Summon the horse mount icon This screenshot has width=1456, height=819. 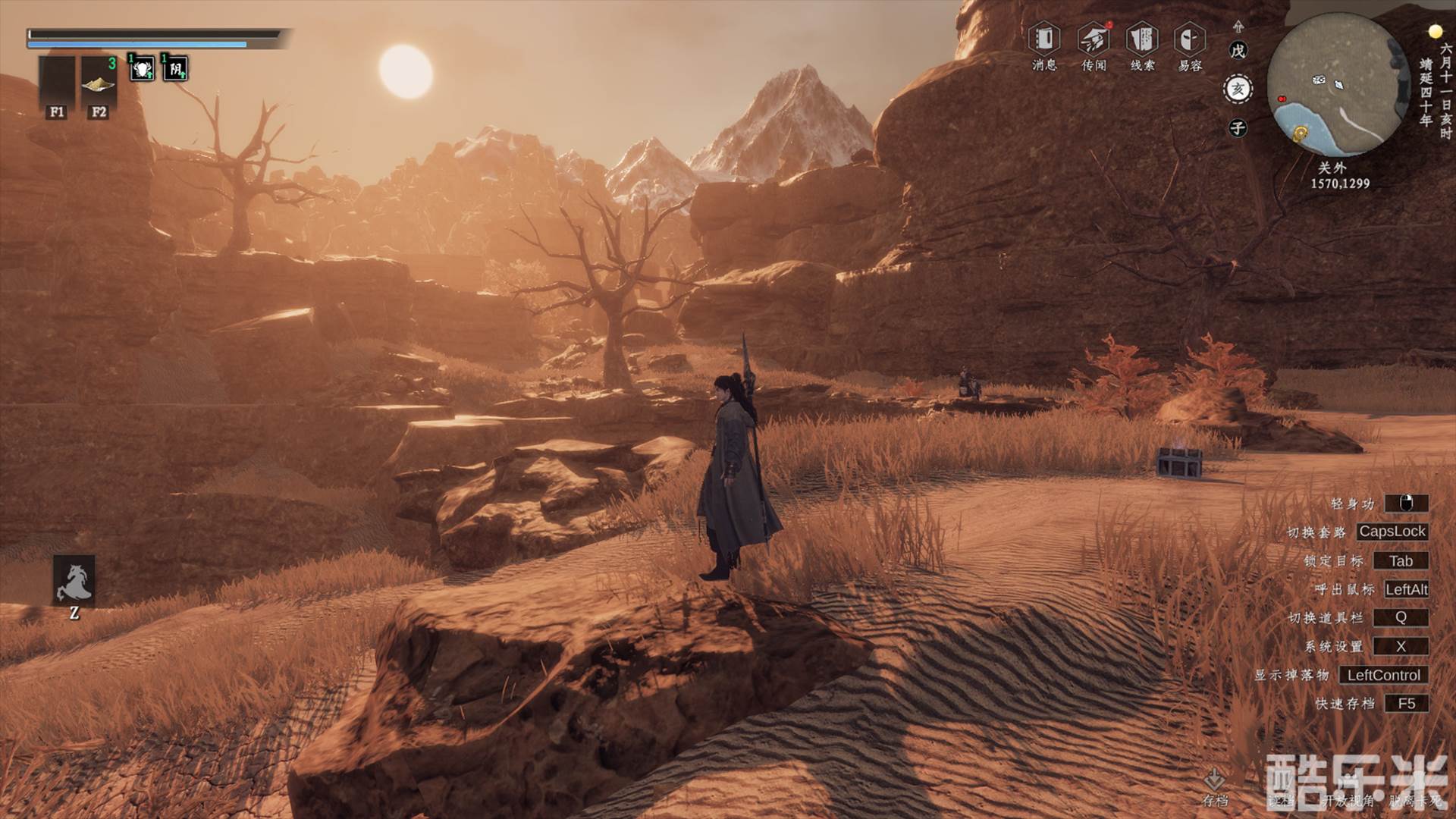click(74, 581)
